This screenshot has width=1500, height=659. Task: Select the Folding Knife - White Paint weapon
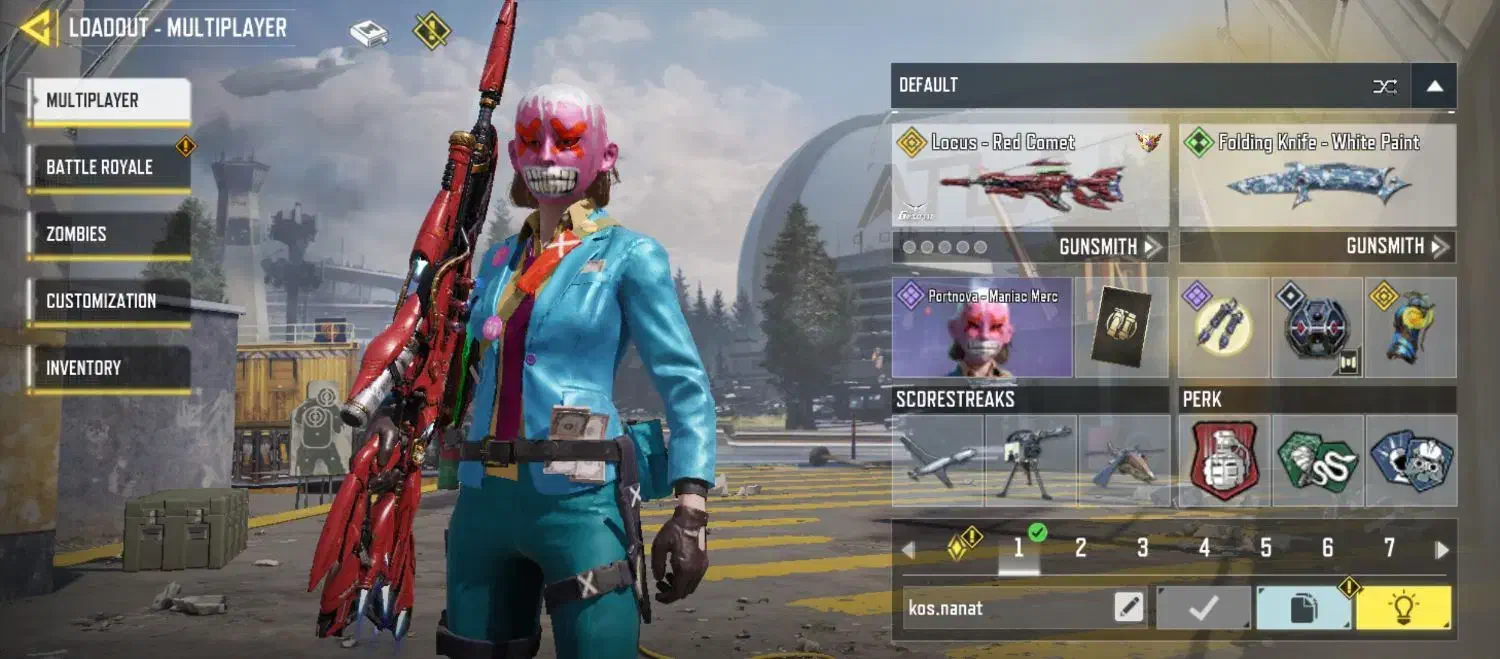pos(1317,176)
